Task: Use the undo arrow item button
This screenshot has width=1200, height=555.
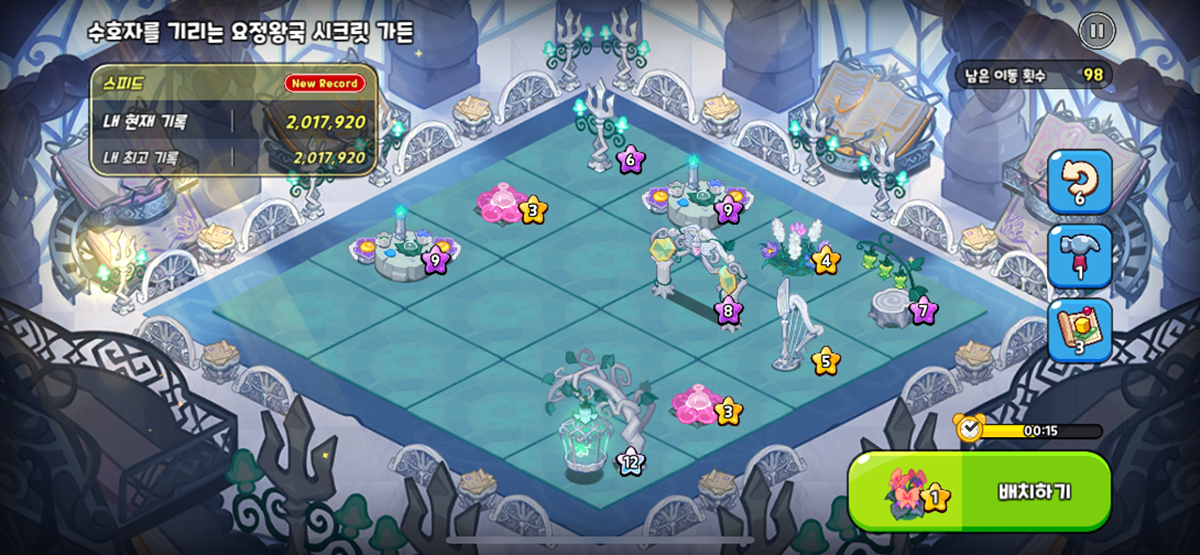Action: (1079, 181)
